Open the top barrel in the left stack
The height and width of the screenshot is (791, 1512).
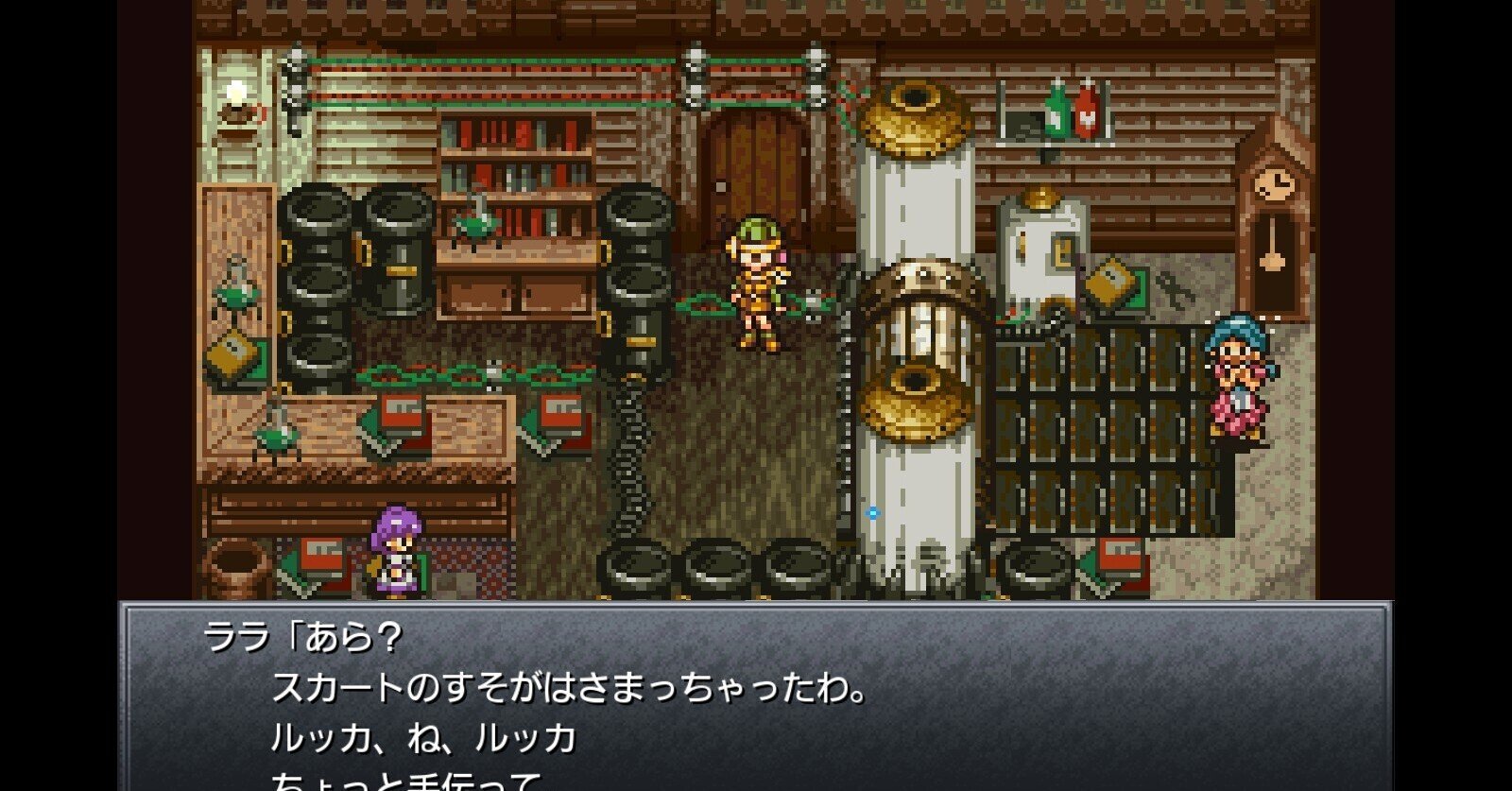315,213
